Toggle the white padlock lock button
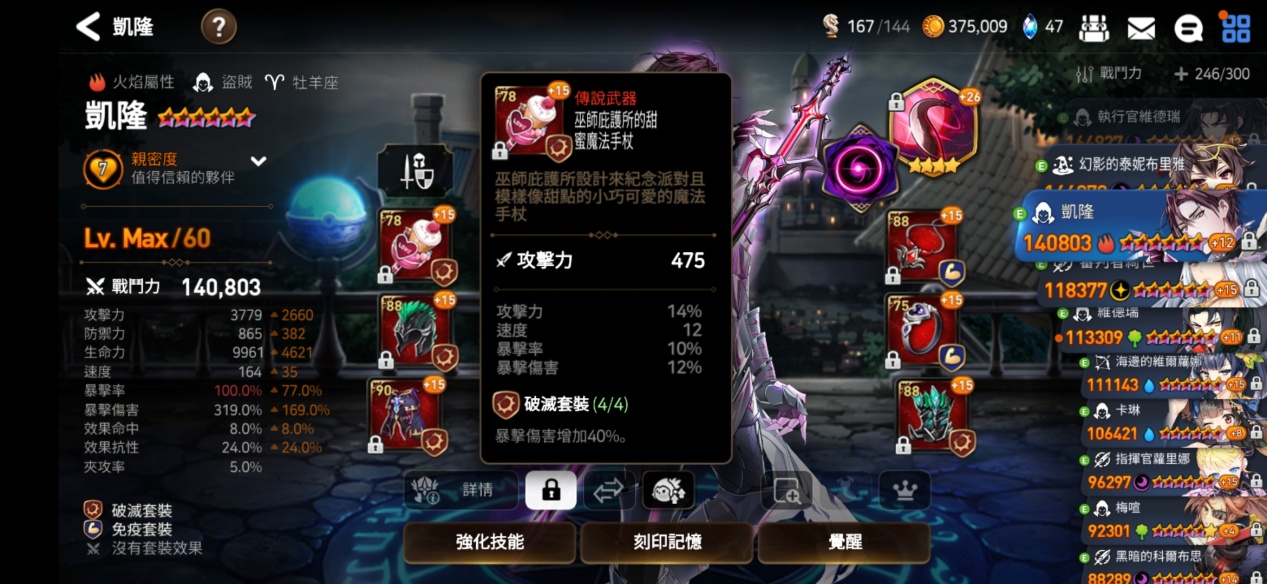The height and width of the screenshot is (584, 1267). tap(550, 490)
